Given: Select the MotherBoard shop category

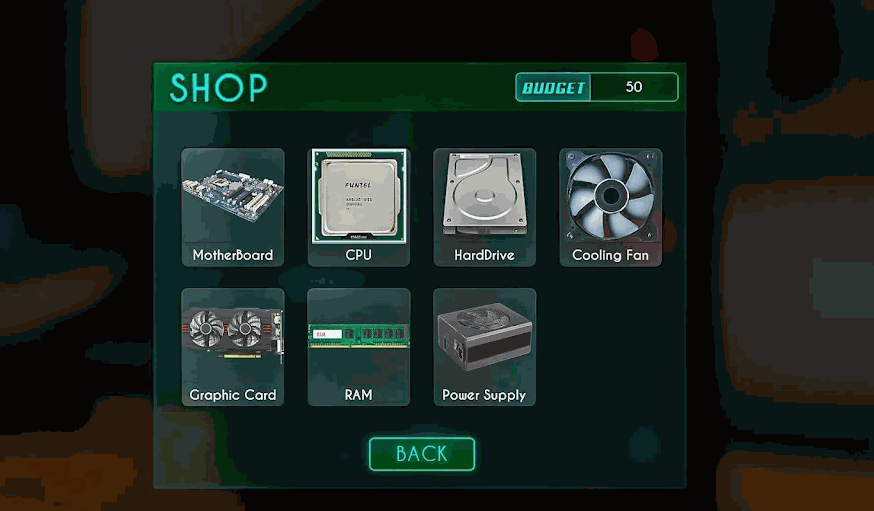Looking at the screenshot, I should pos(233,207).
